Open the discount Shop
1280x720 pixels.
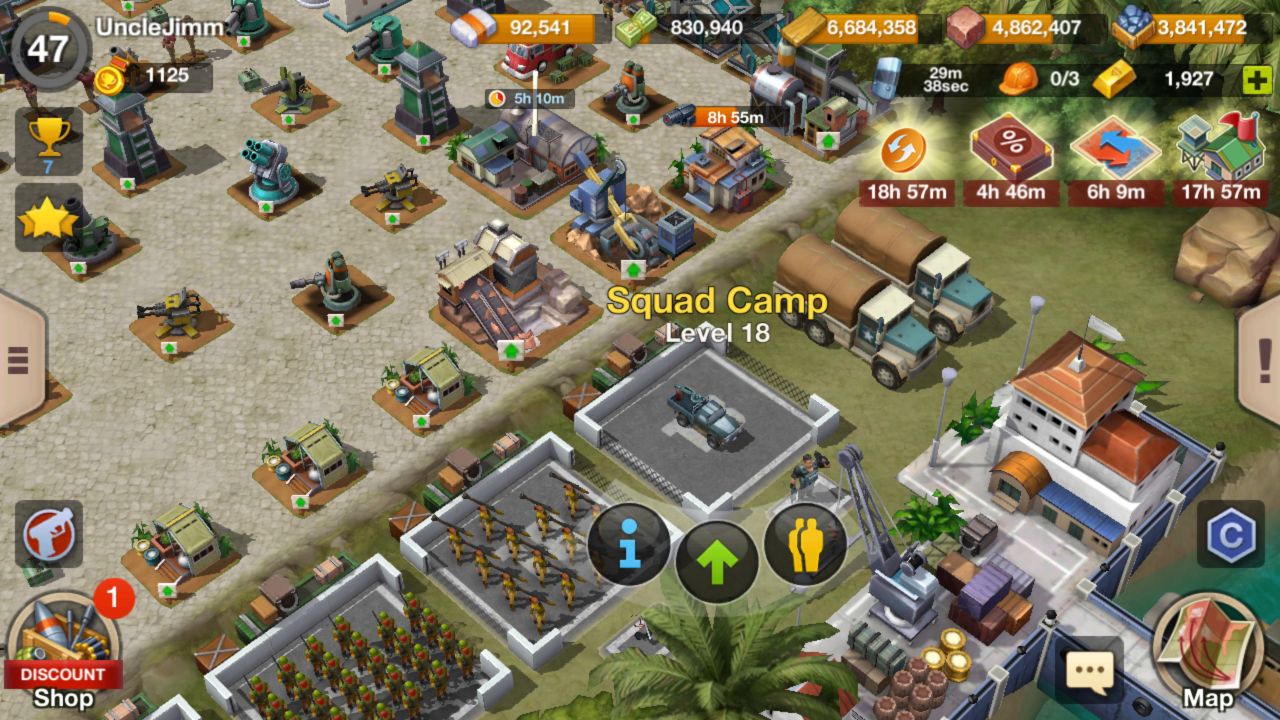click(x=62, y=650)
